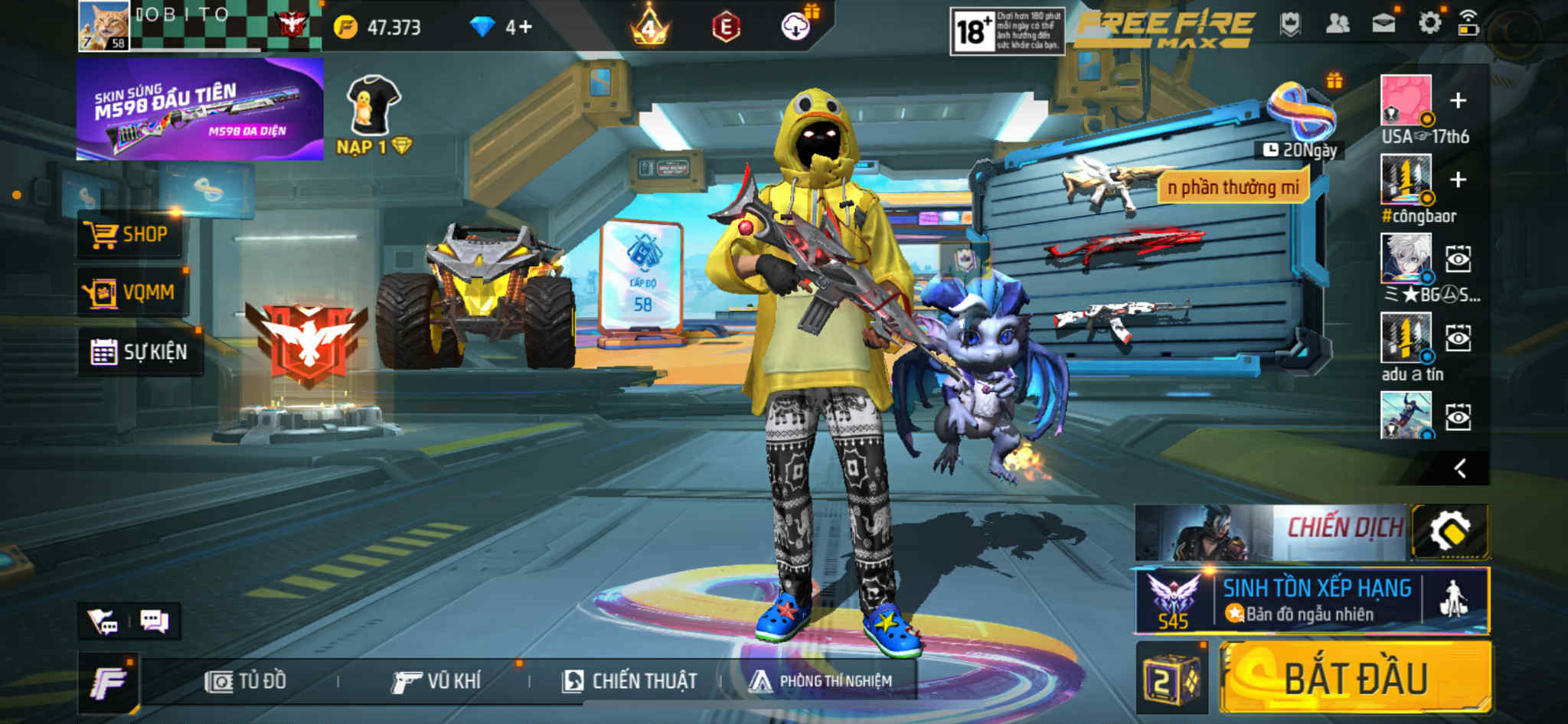
Task: Open TỦ ĐỒ wardrobe tab
Action: pos(247,681)
